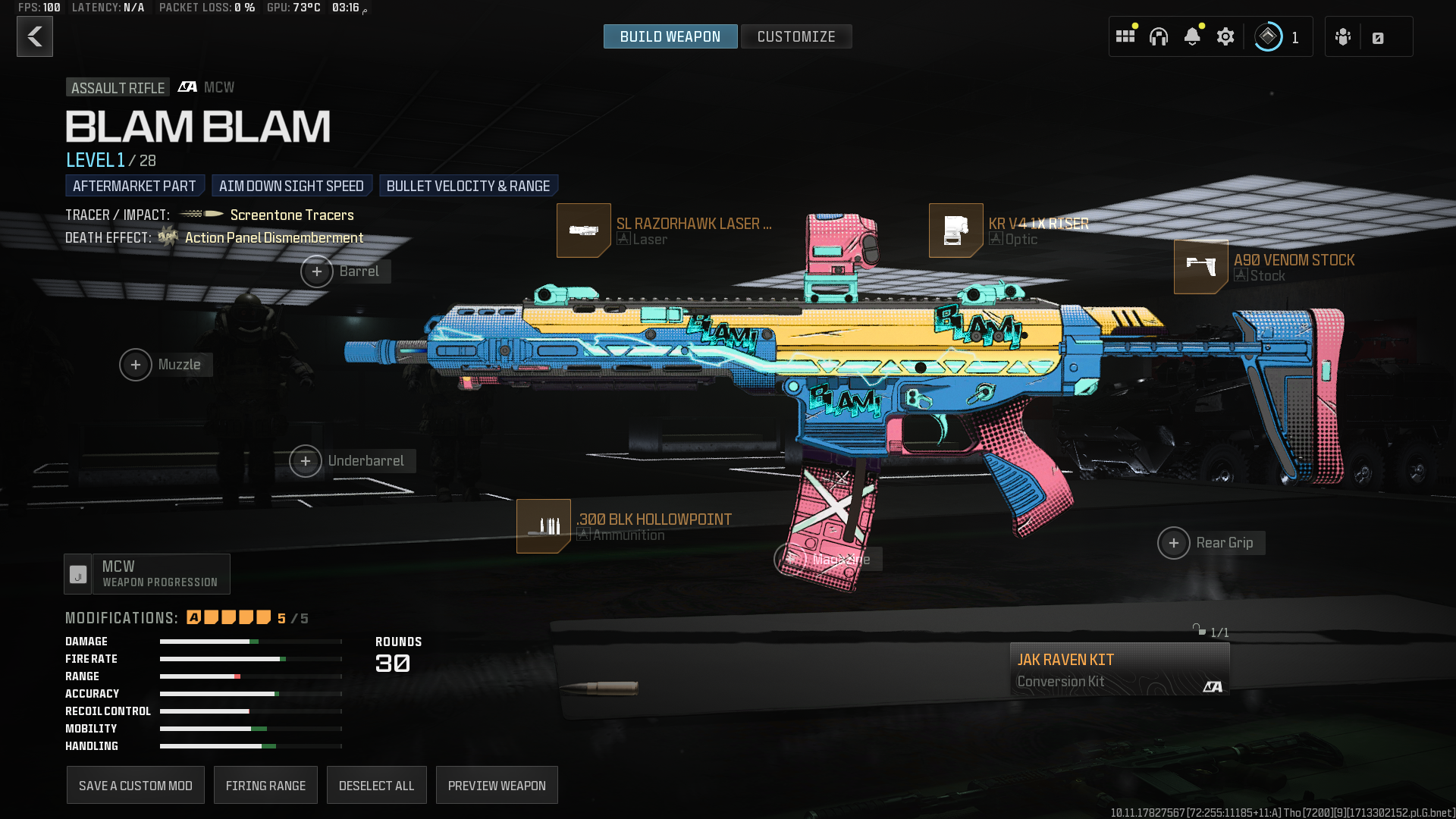This screenshot has width=1456, height=819.
Task: Select the KR V4 1X Riser optic
Action: click(x=955, y=231)
